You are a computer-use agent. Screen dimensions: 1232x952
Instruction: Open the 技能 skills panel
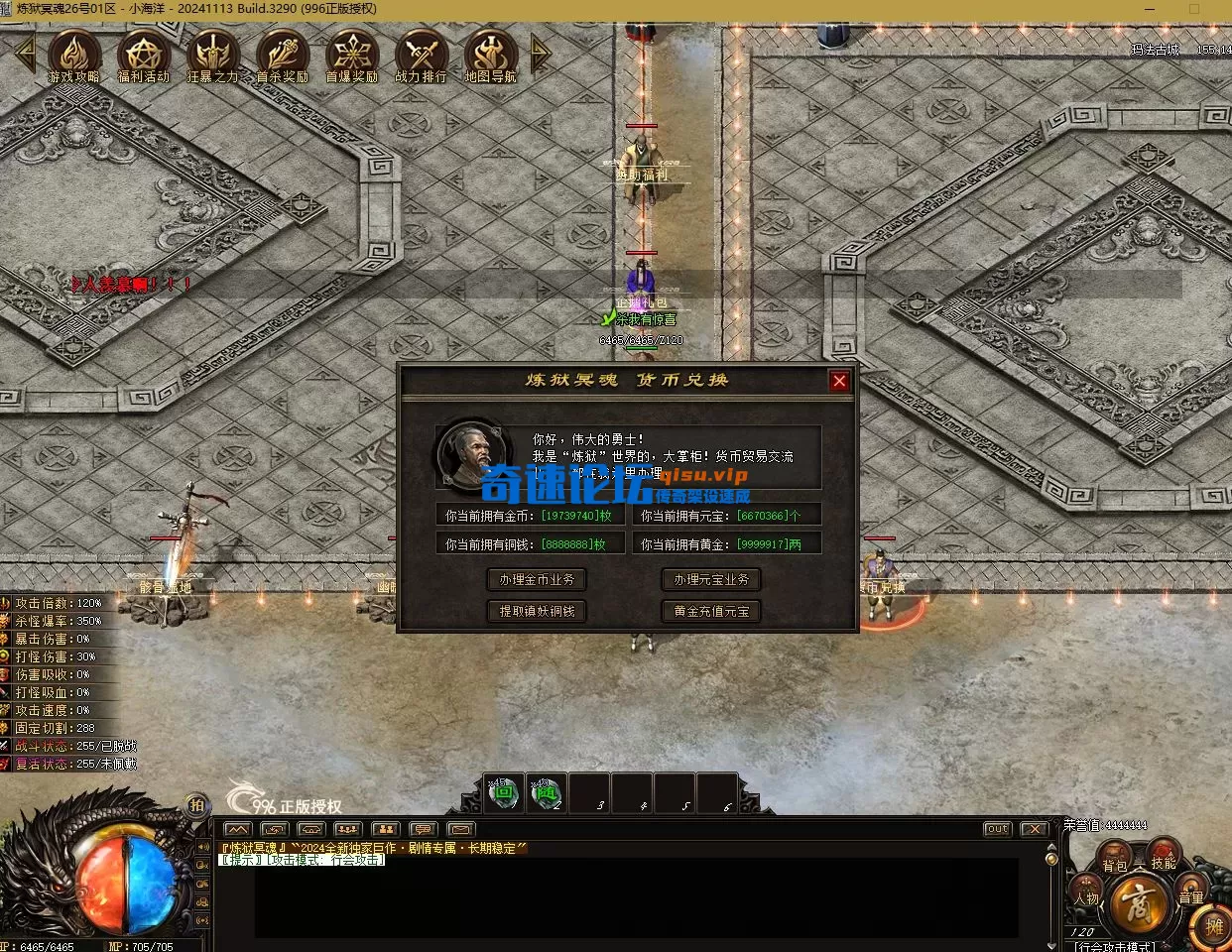point(1163,858)
